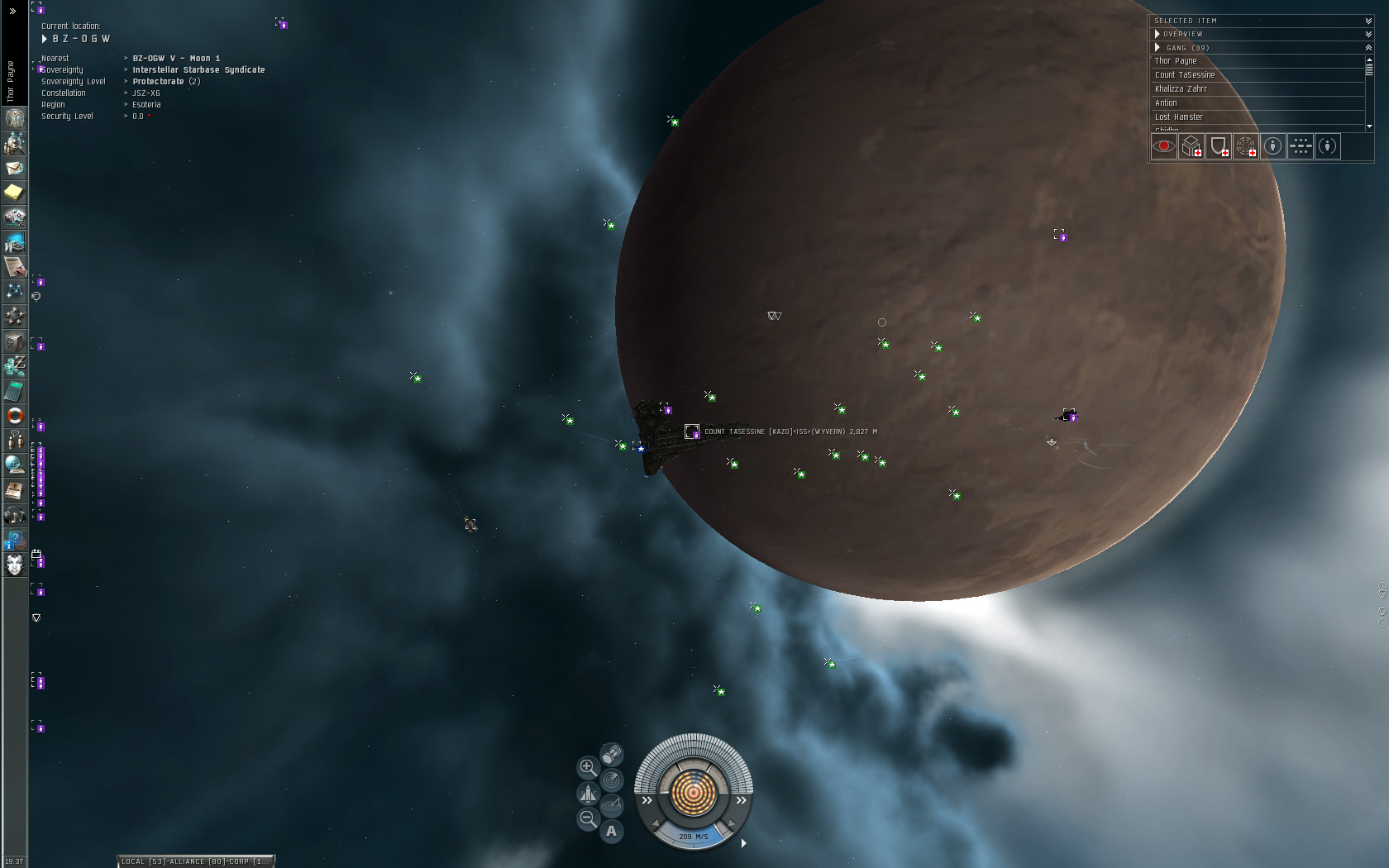
Task: Click the zoom-out magnifier button
Action: [x=588, y=819]
